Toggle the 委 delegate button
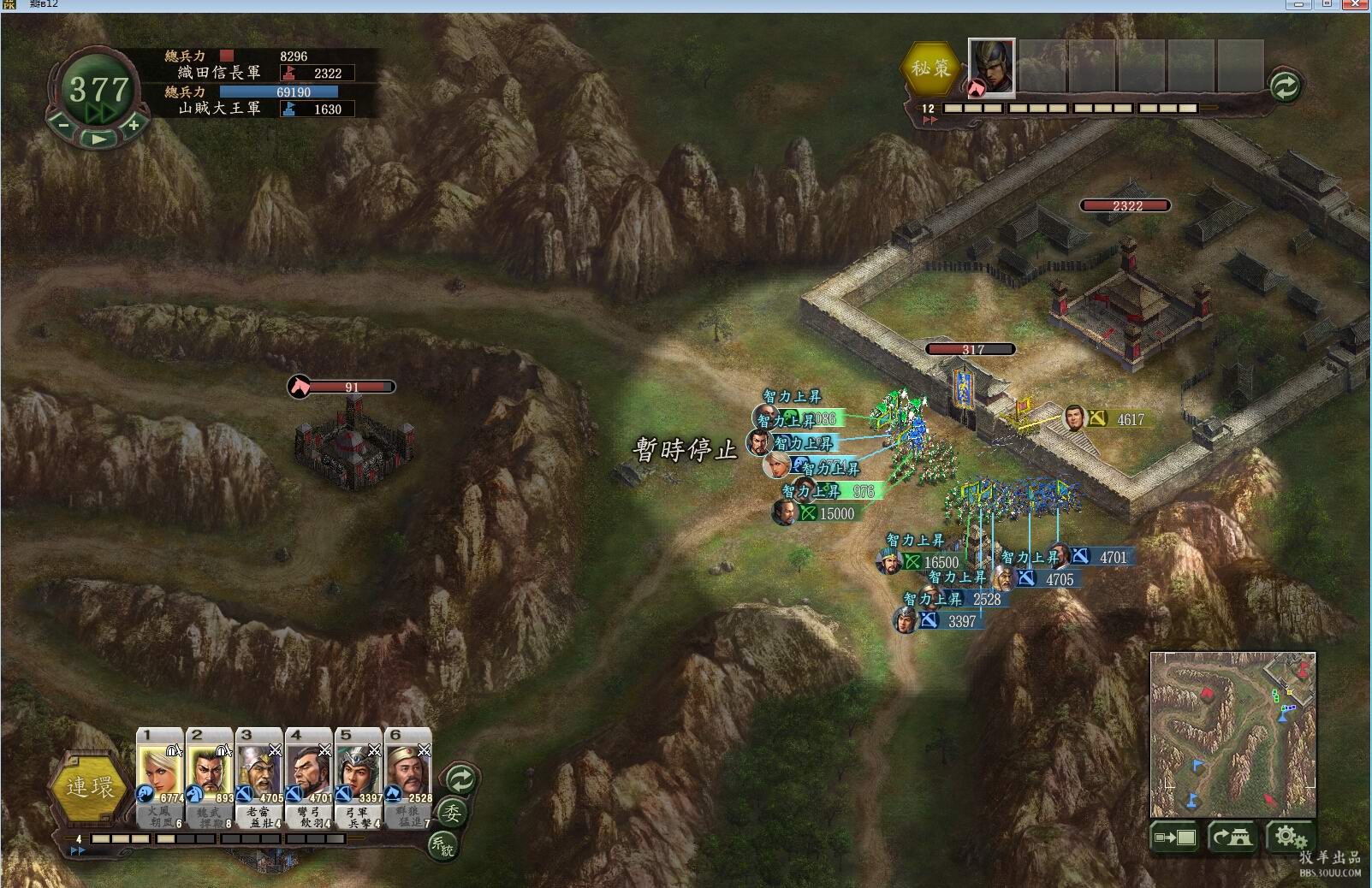The width and height of the screenshot is (1372, 888). (453, 812)
